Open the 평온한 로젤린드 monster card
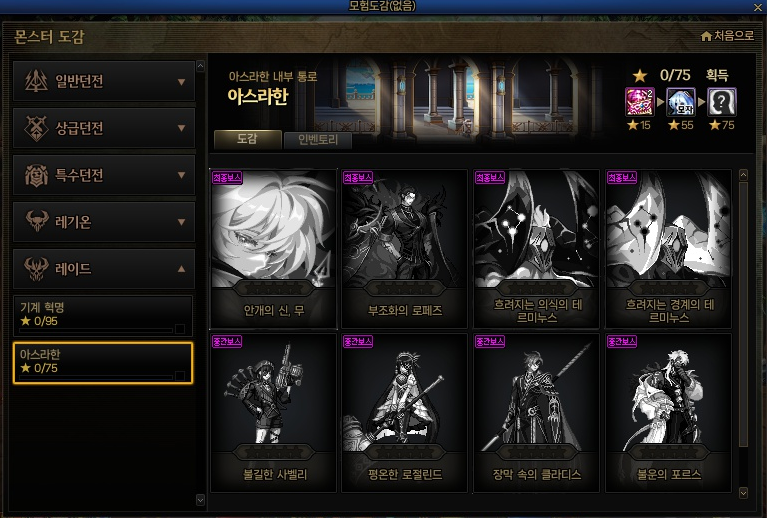767x518 pixels. point(405,411)
